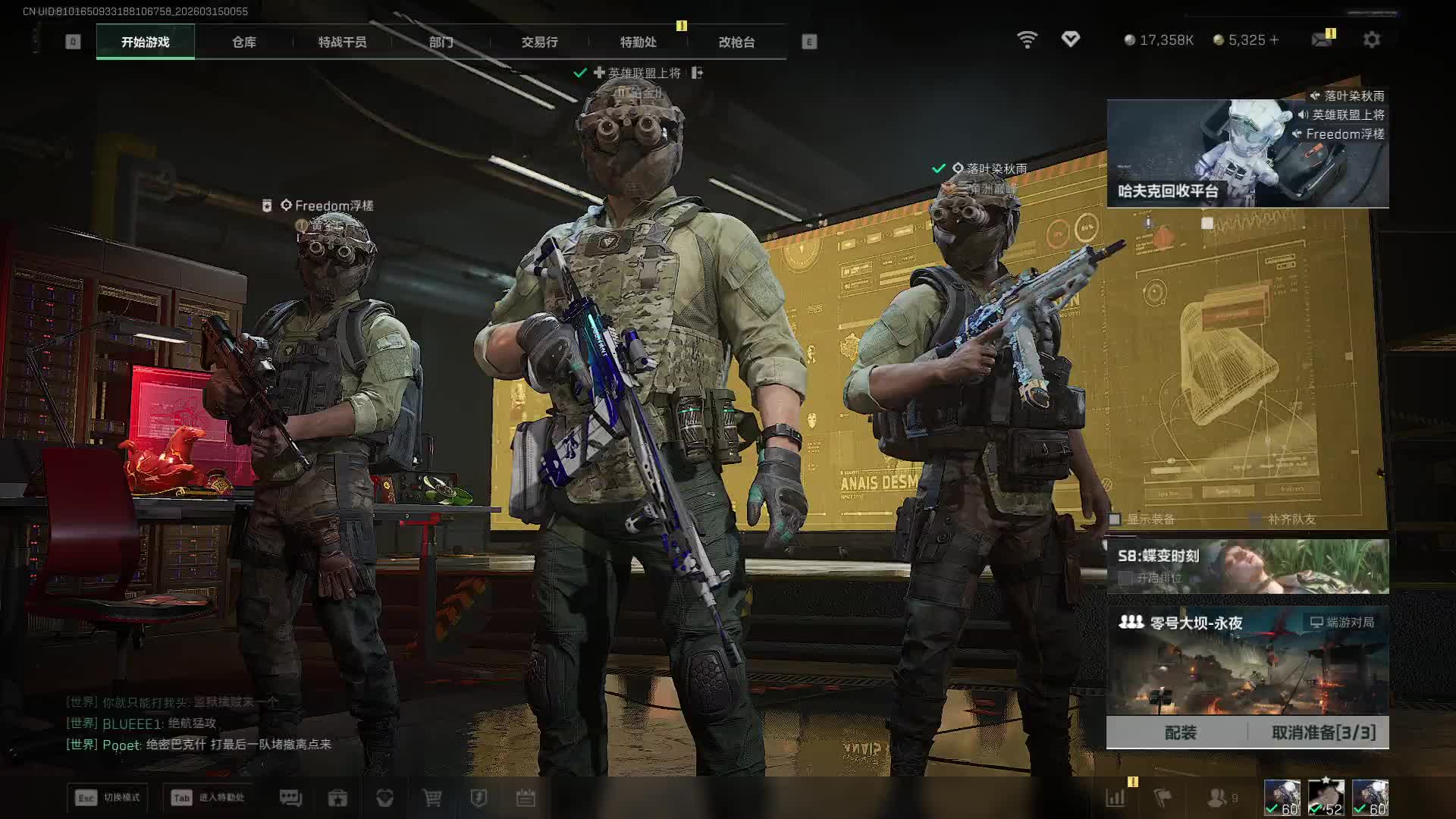The height and width of the screenshot is (819, 1456).
Task: Go to the 交易行 tab
Action: (539, 42)
